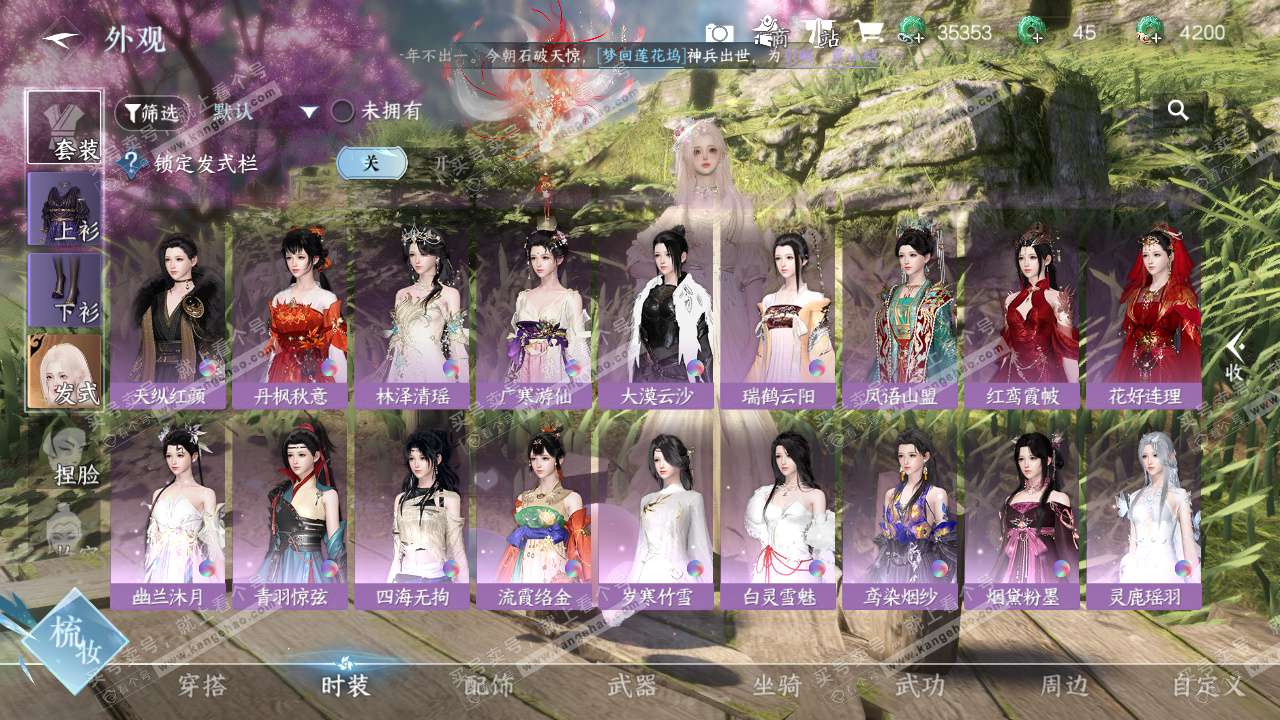Open the camera screenshot icon
Screen dimensions: 1280x720
click(718, 33)
